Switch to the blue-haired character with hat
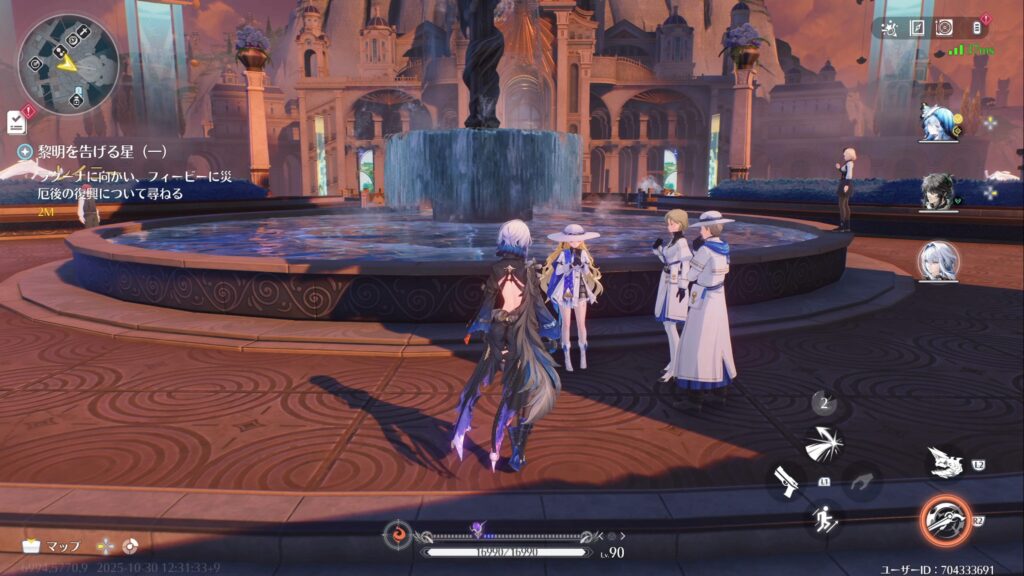Viewport: 1024px width, 576px height. [x=938, y=122]
